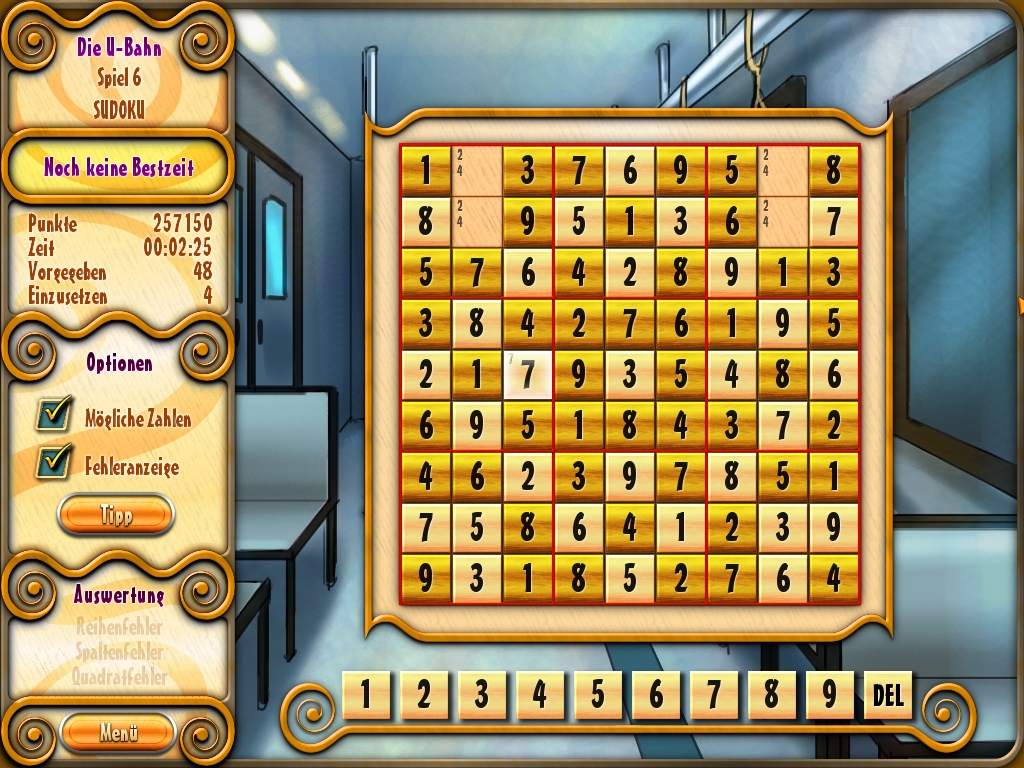
Task: Pick number 5 in the number bar
Action: (x=598, y=695)
